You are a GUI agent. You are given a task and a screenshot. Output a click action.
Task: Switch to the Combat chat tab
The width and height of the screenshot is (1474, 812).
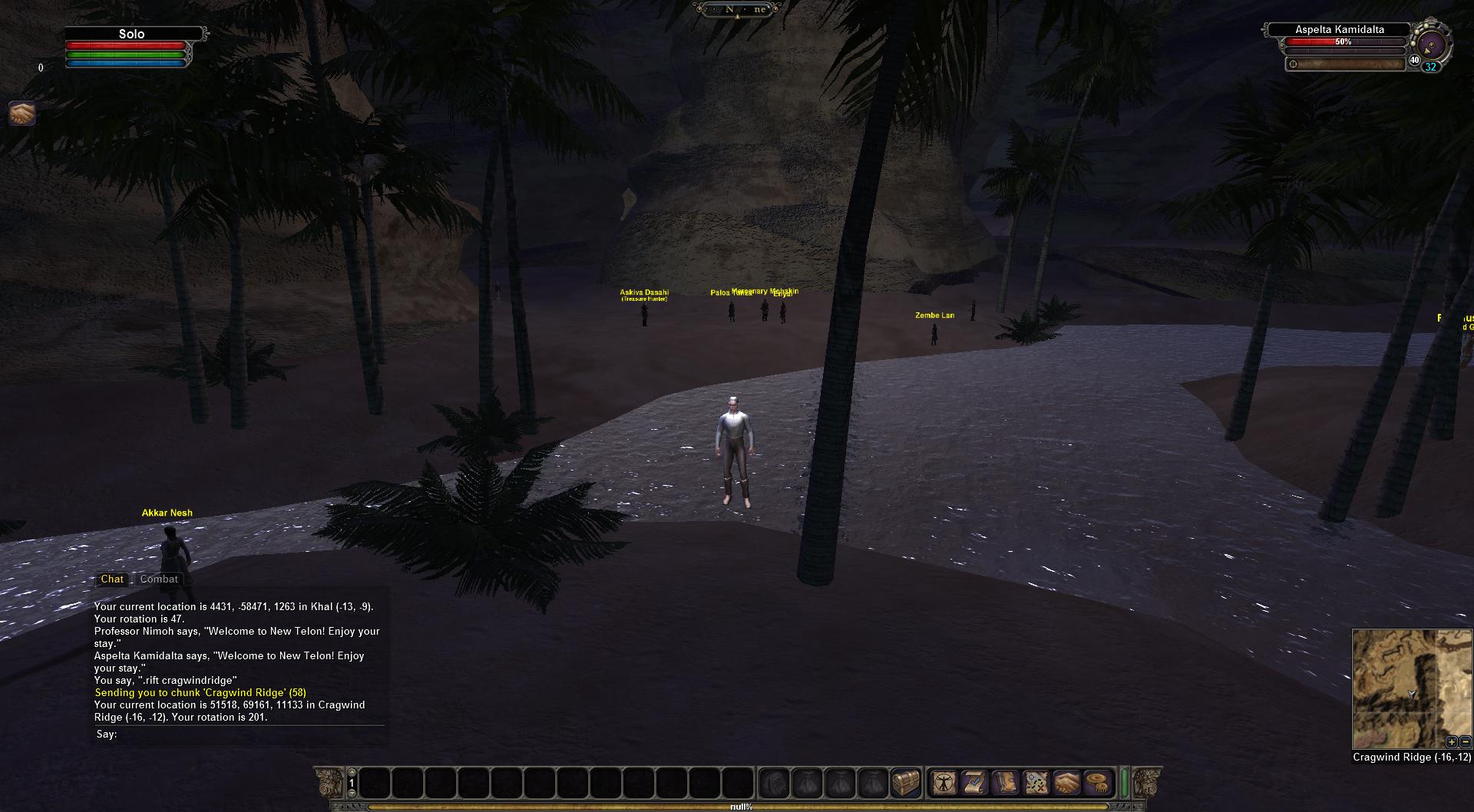159,579
